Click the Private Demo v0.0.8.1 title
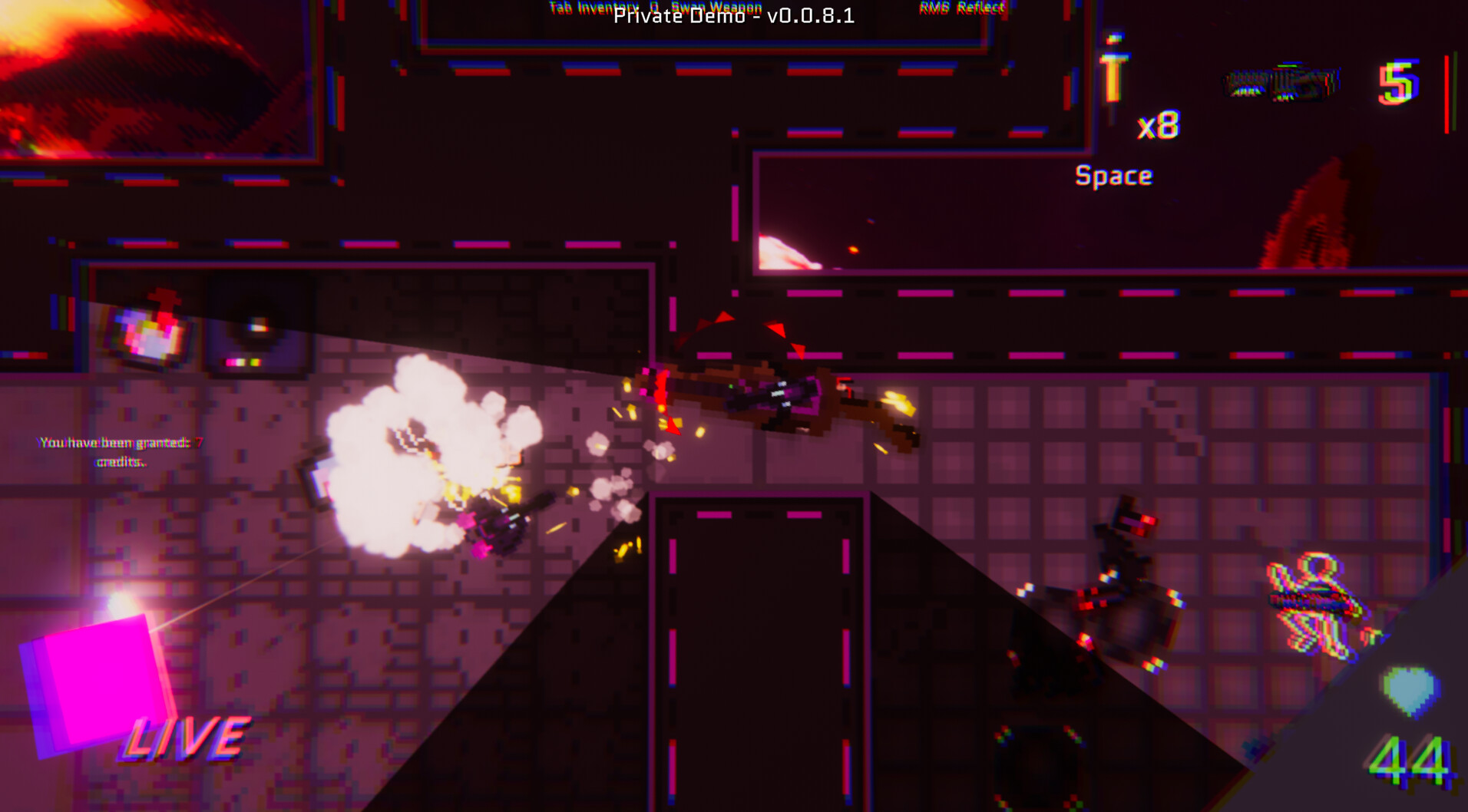Viewport: 1468px width, 812px height. [732, 17]
